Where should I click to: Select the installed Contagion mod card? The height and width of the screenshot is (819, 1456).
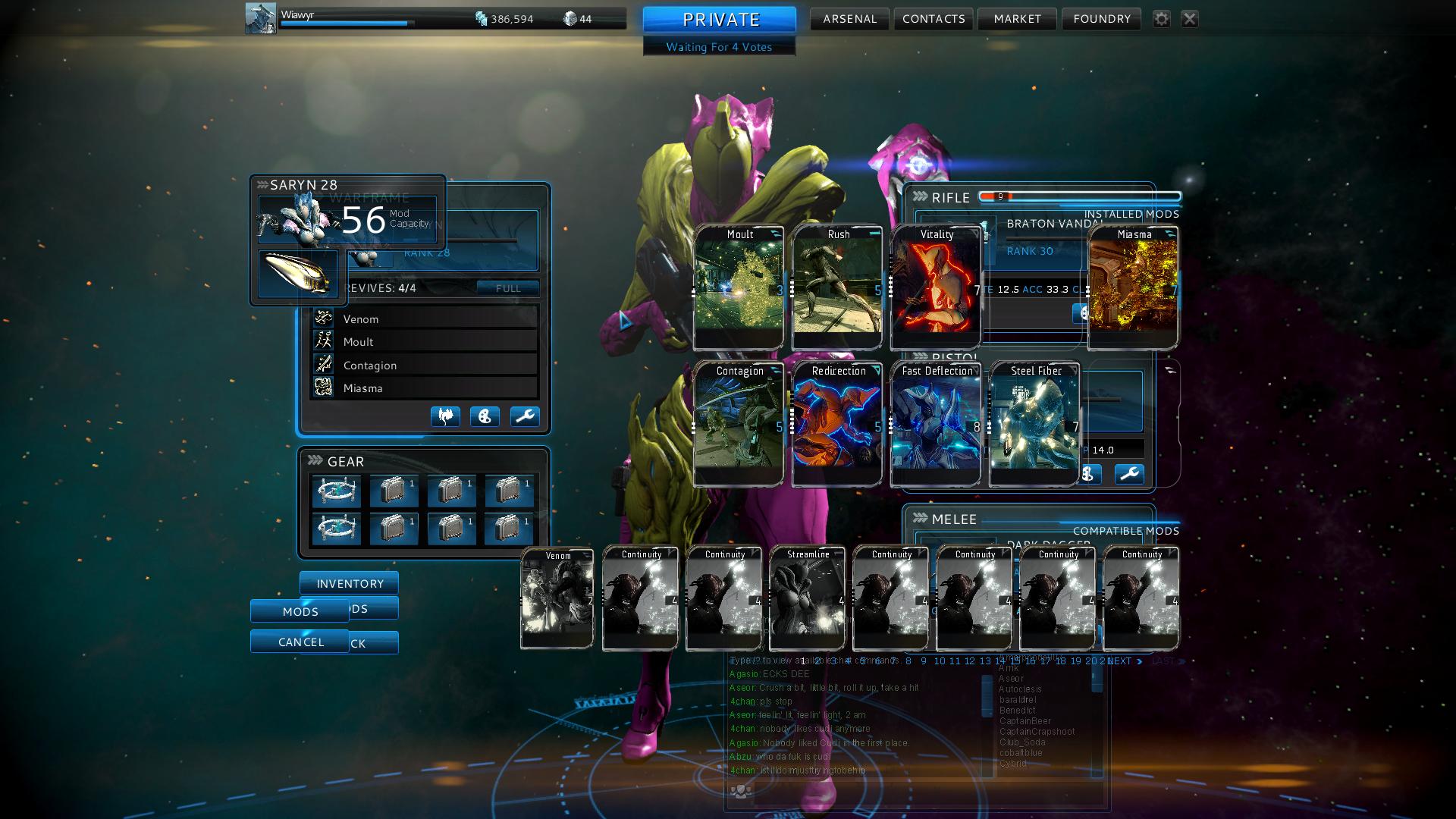(739, 425)
